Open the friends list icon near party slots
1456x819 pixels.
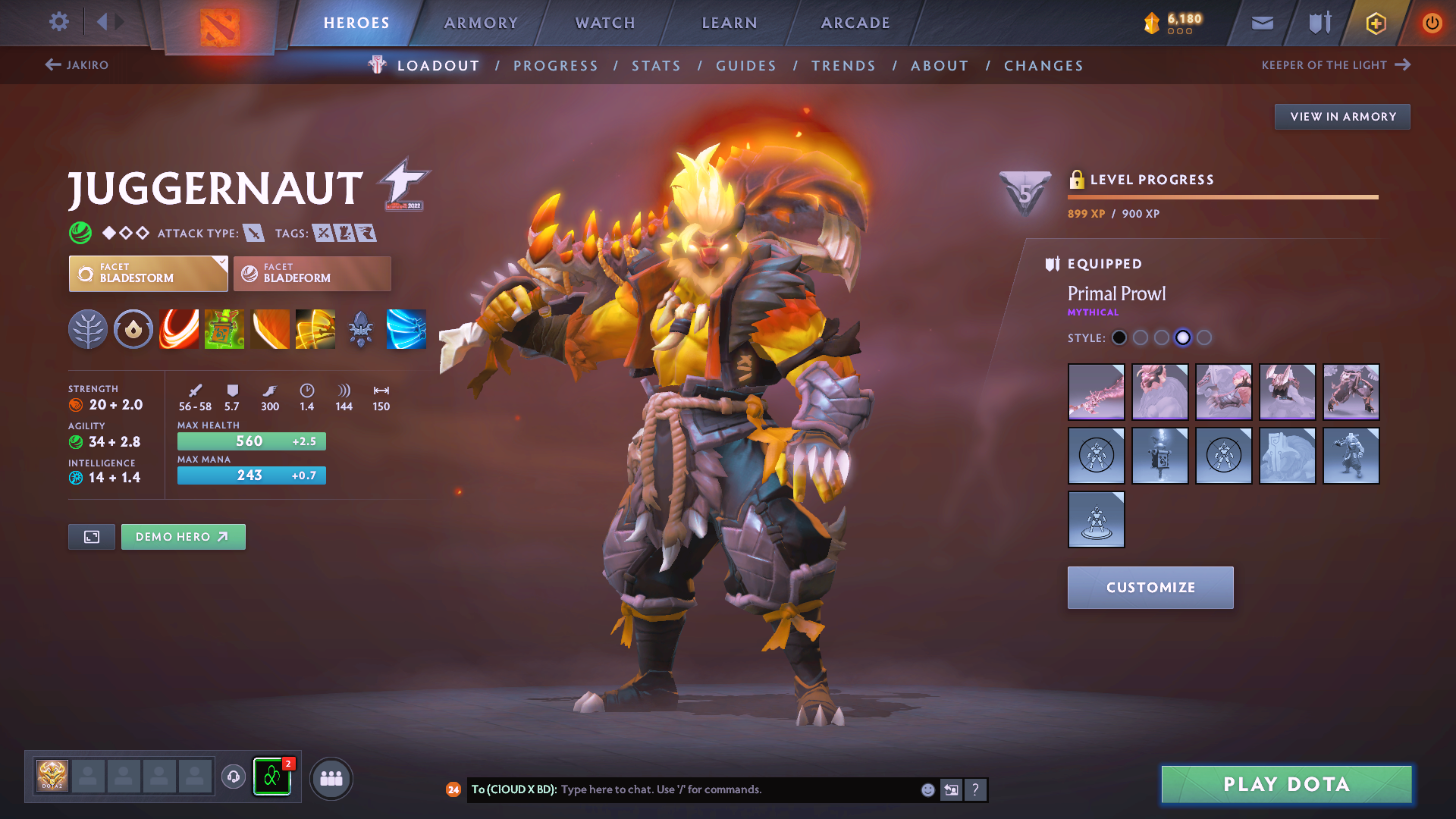pyautogui.click(x=331, y=778)
